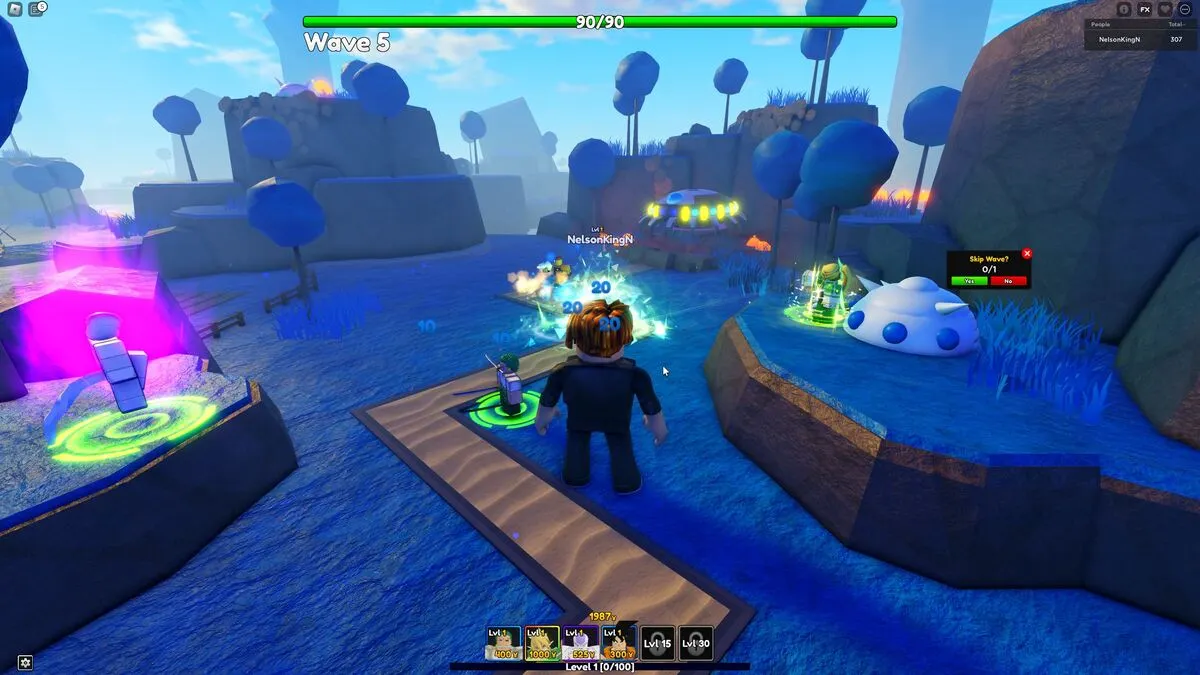Click the locked Lvl 30 unit slot
Screen dimensions: 1200x675
(x=696, y=643)
